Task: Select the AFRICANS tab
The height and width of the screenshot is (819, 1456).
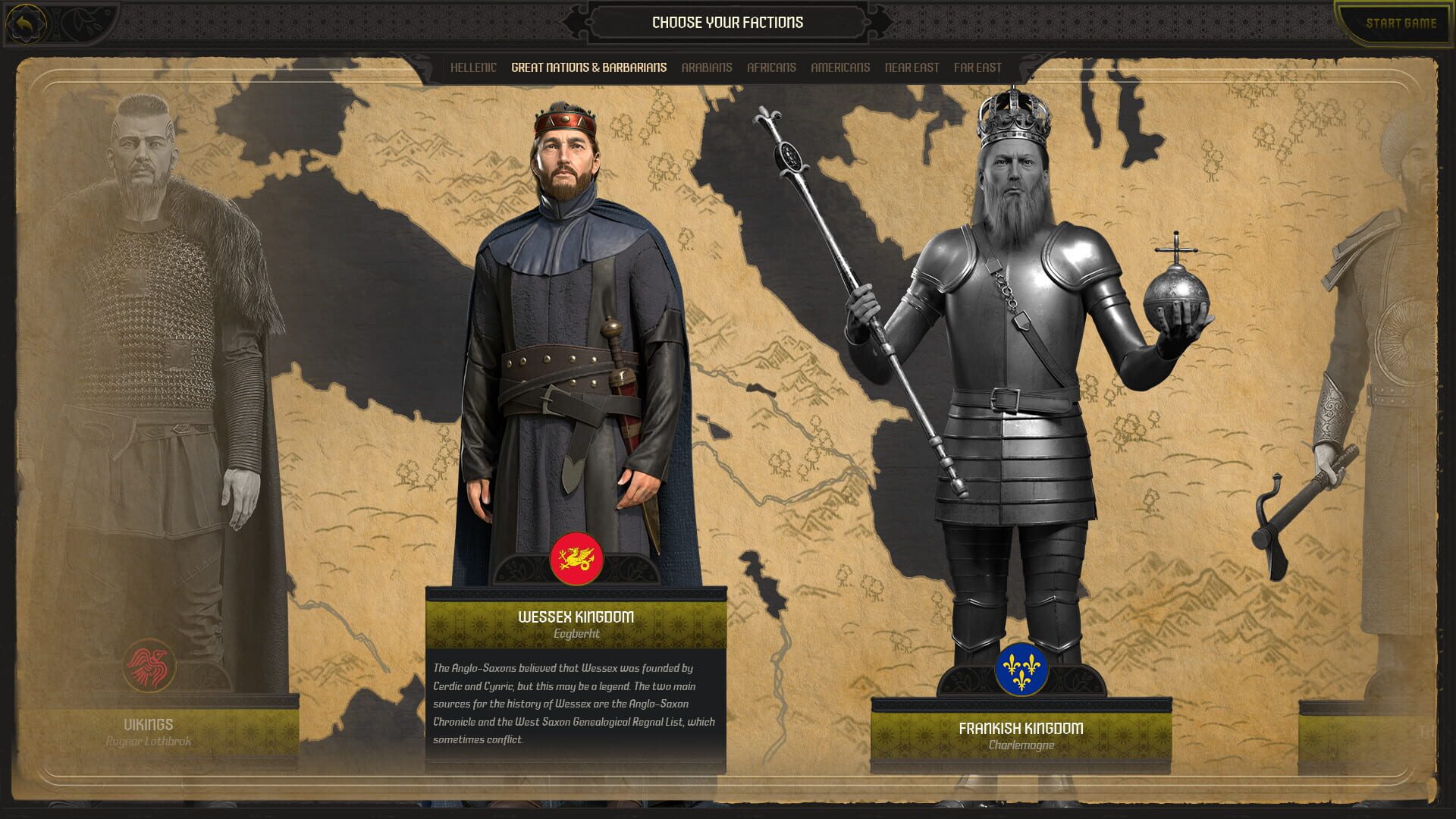Action: [x=770, y=67]
